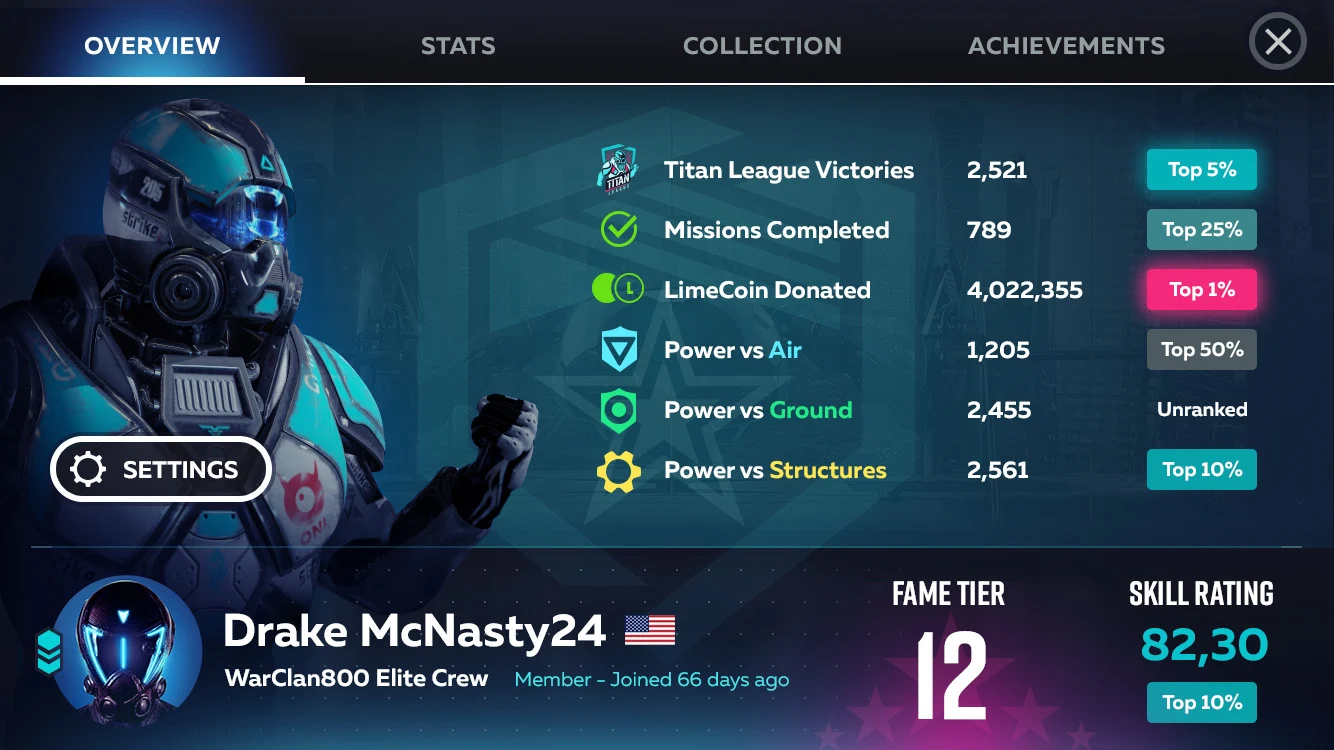The image size is (1334, 750).
Task: Select the Overview tab
Action: pyautogui.click(x=152, y=46)
